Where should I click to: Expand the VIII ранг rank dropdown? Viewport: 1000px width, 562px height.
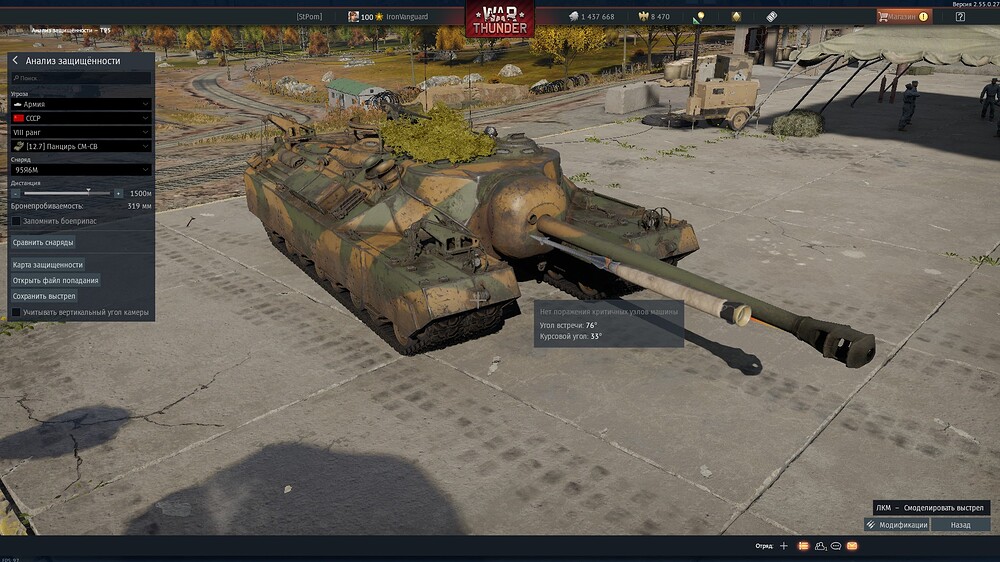click(80, 132)
